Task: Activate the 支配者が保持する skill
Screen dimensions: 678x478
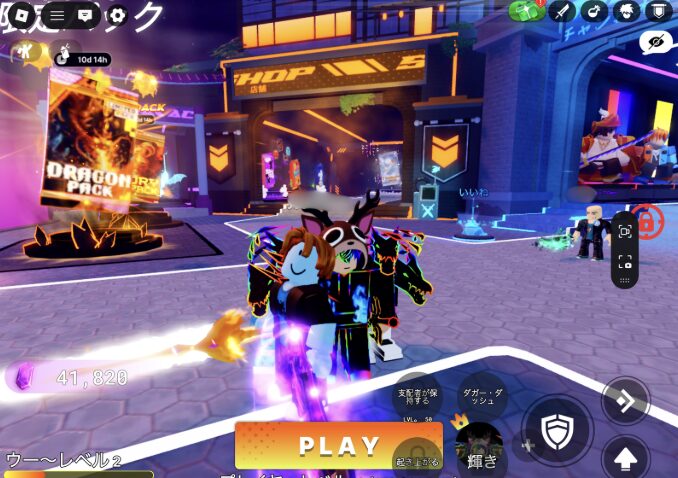Action: pos(418,397)
